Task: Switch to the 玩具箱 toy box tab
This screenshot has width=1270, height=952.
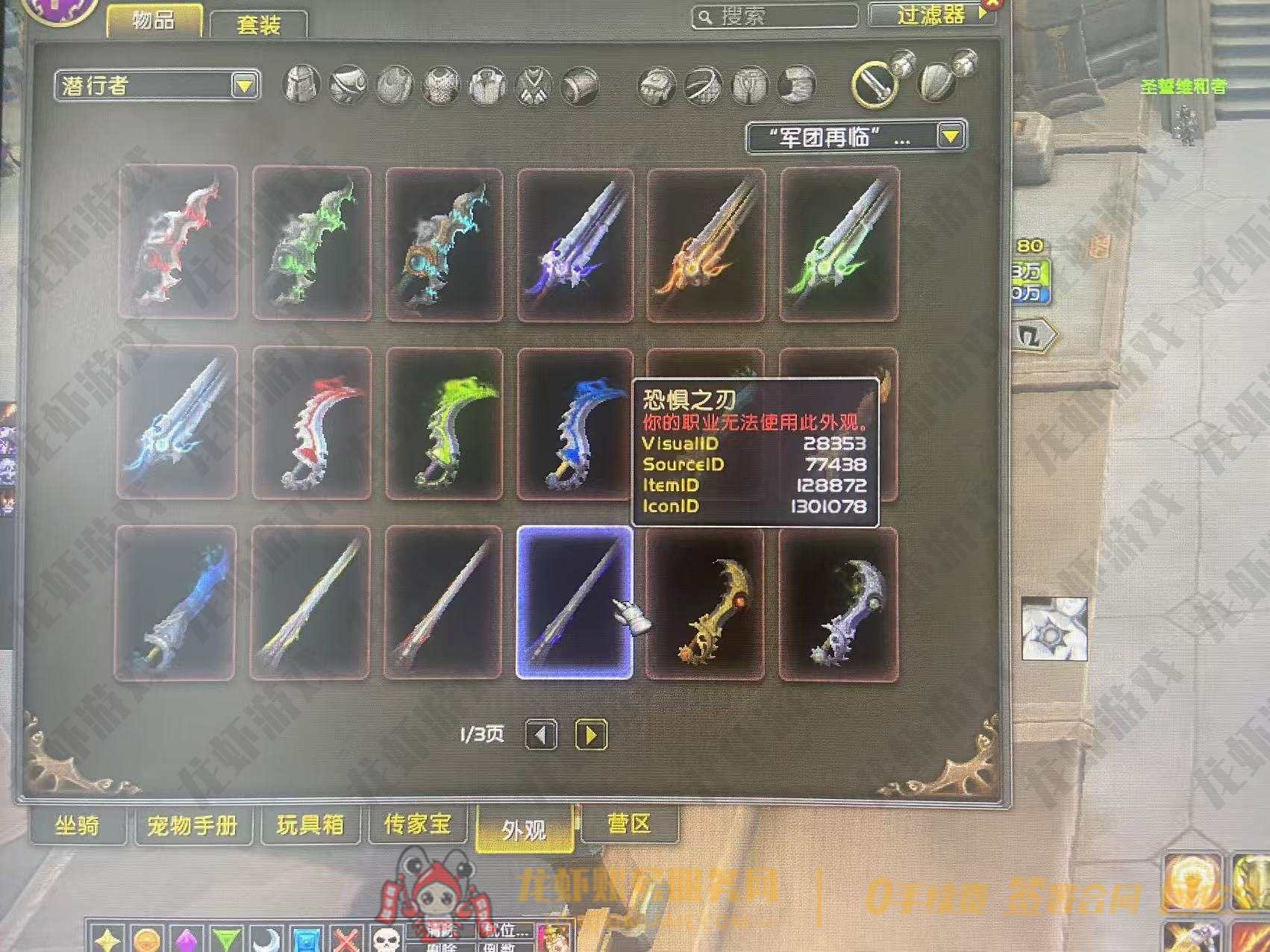Action: click(310, 824)
